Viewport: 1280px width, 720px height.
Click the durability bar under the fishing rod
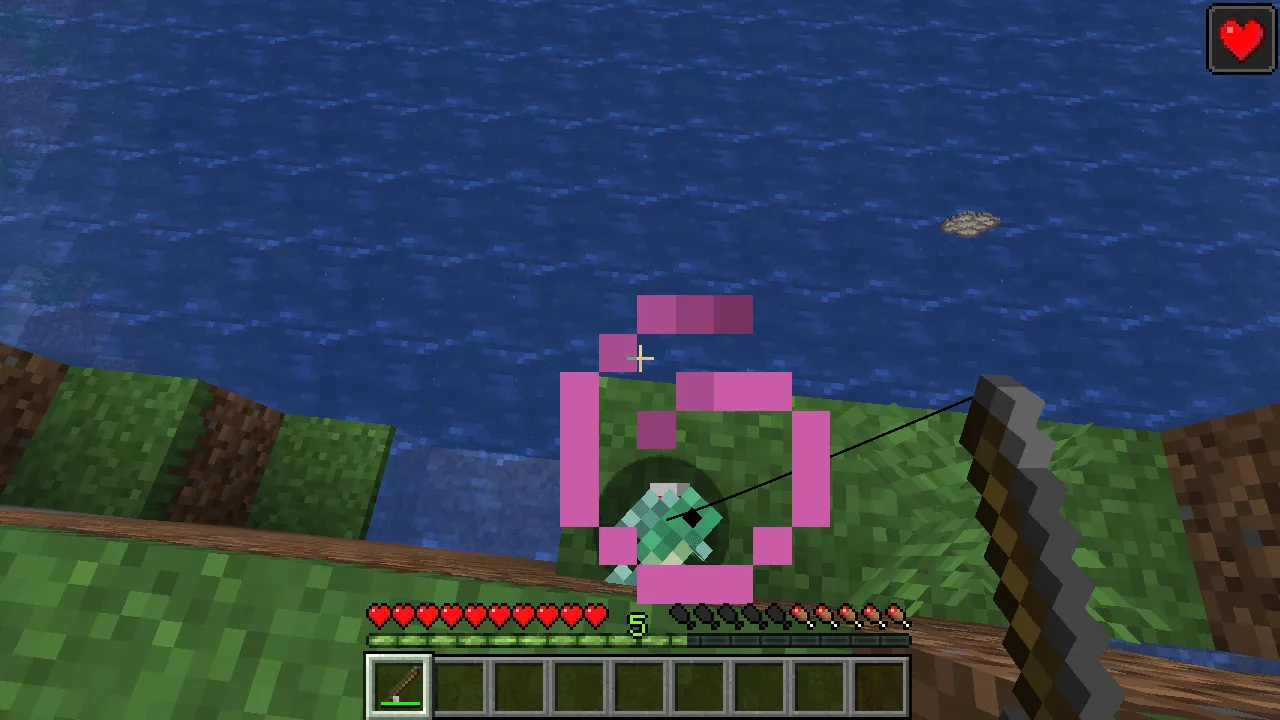[x=398, y=702]
